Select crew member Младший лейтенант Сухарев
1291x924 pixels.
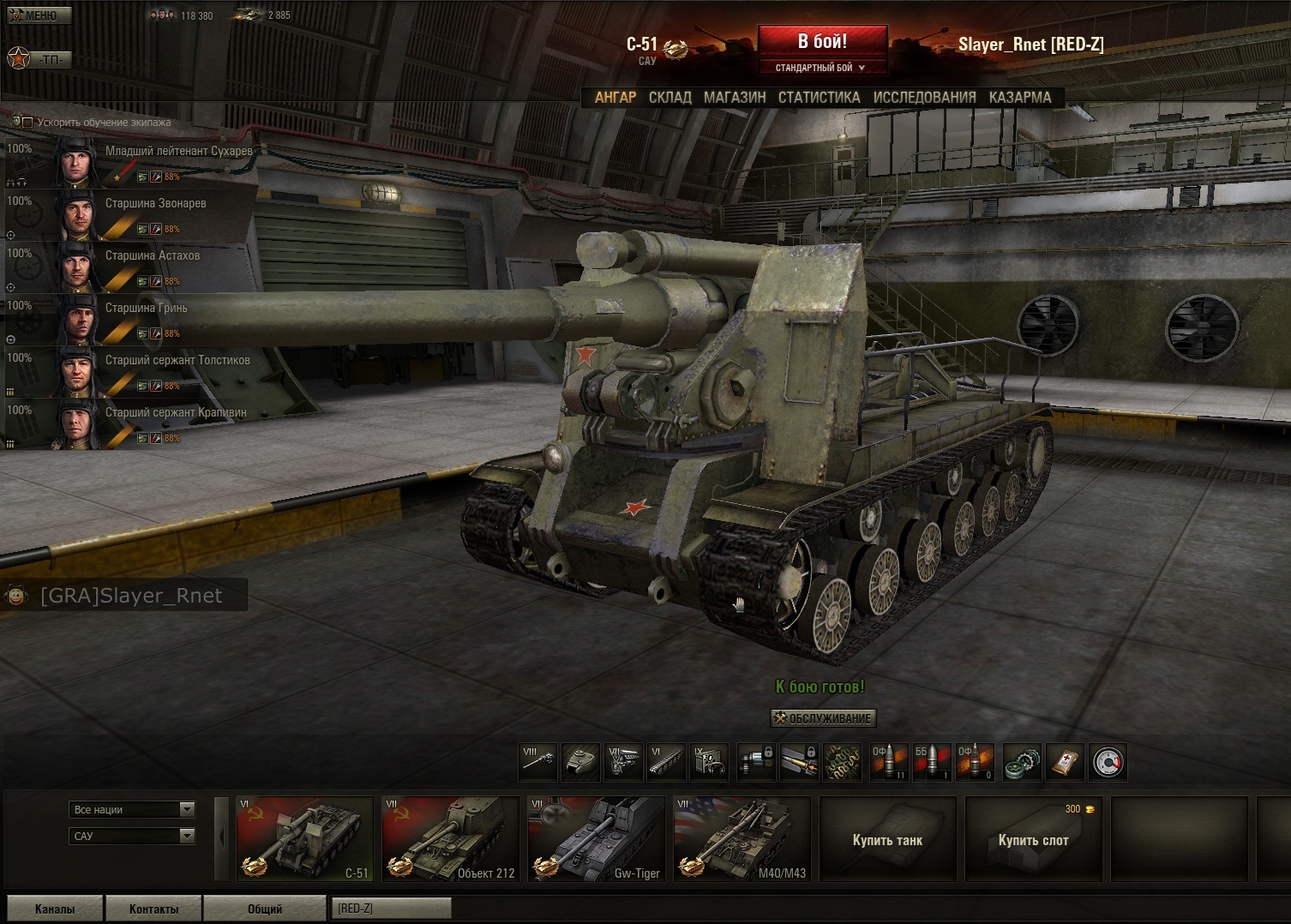click(178, 152)
